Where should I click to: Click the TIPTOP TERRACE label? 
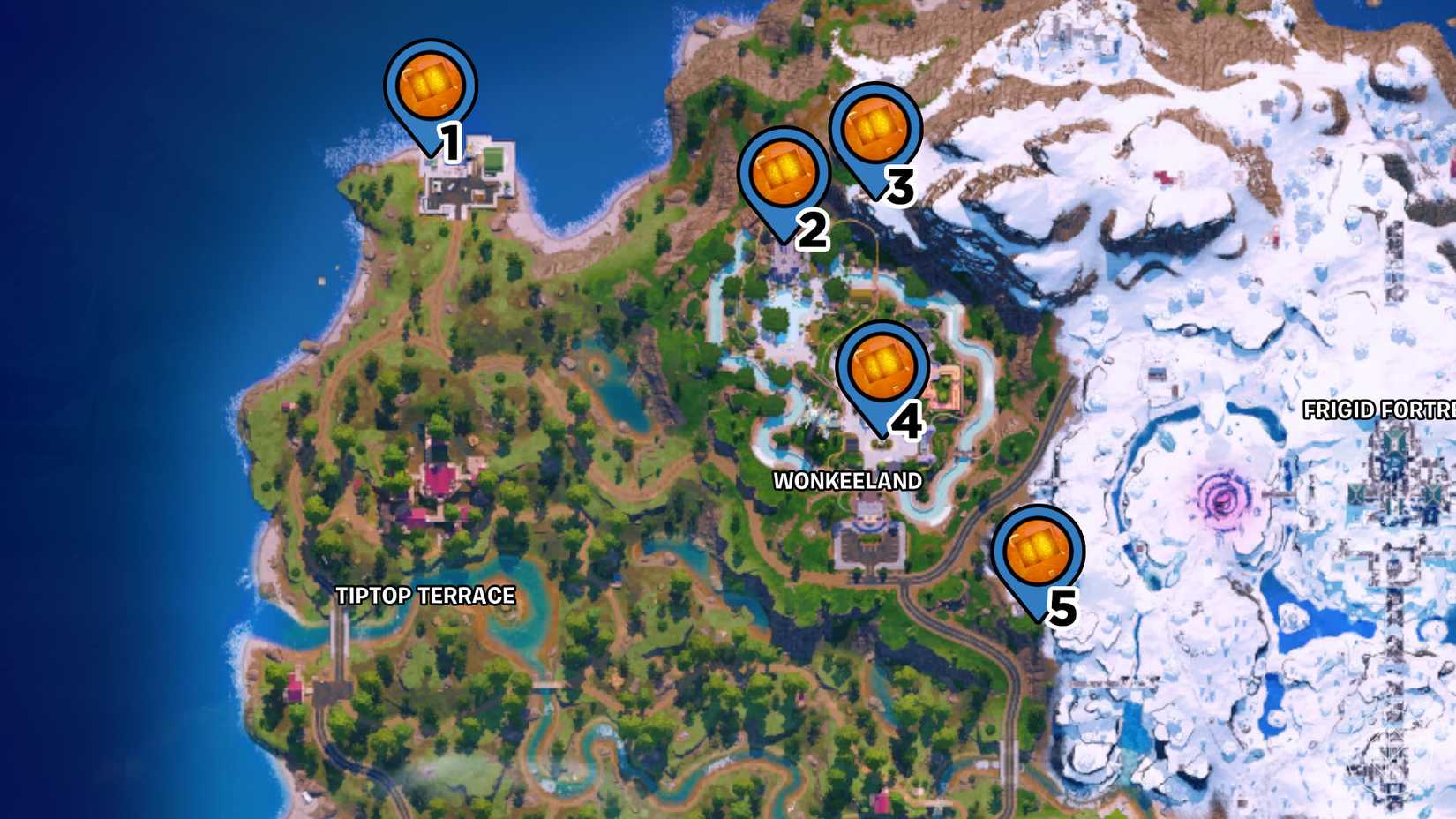(427, 595)
